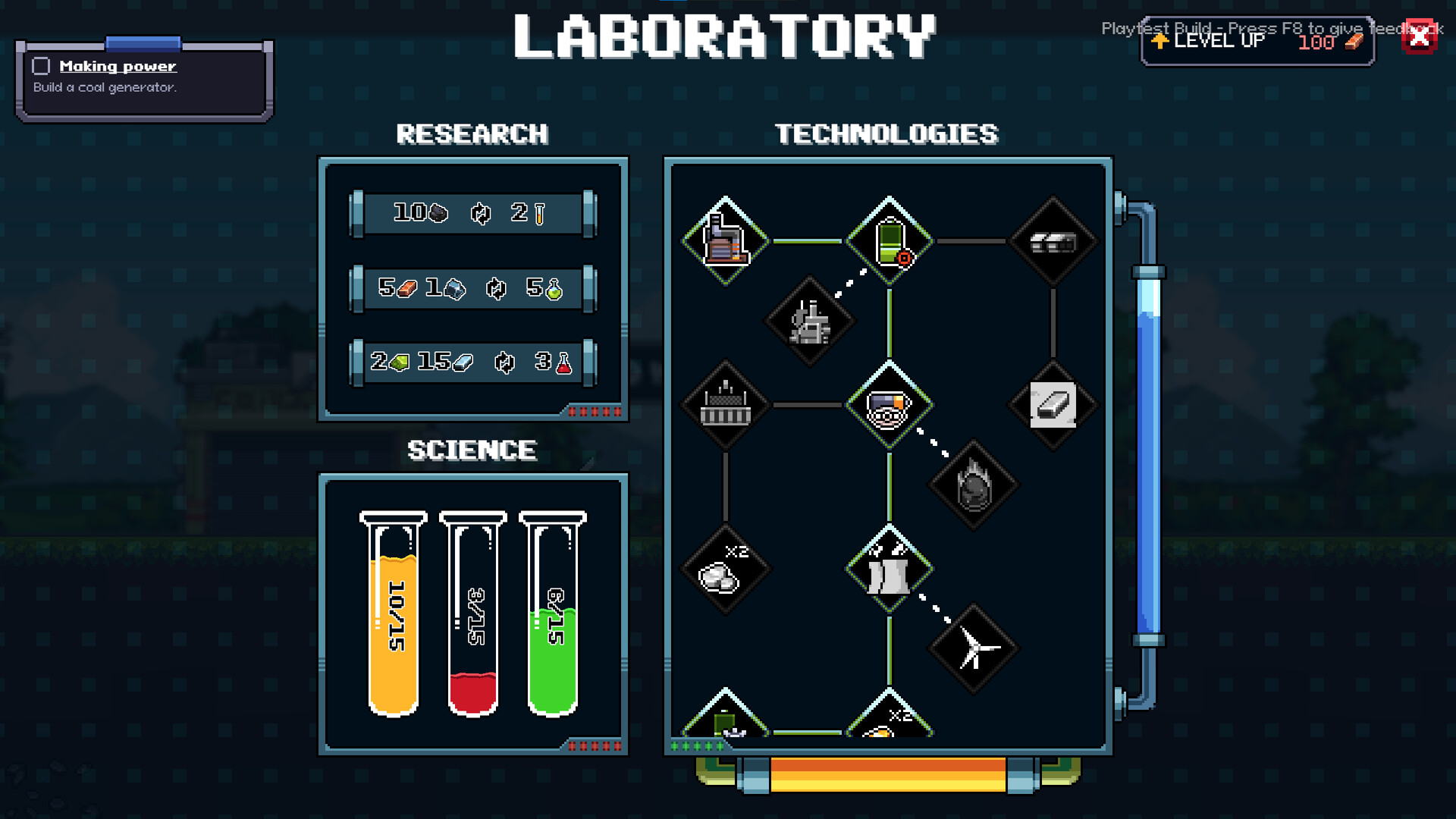Image resolution: width=1456 pixels, height=819 pixels.
Task: Select the coal fire technology node
Action: tap(974, 485)
